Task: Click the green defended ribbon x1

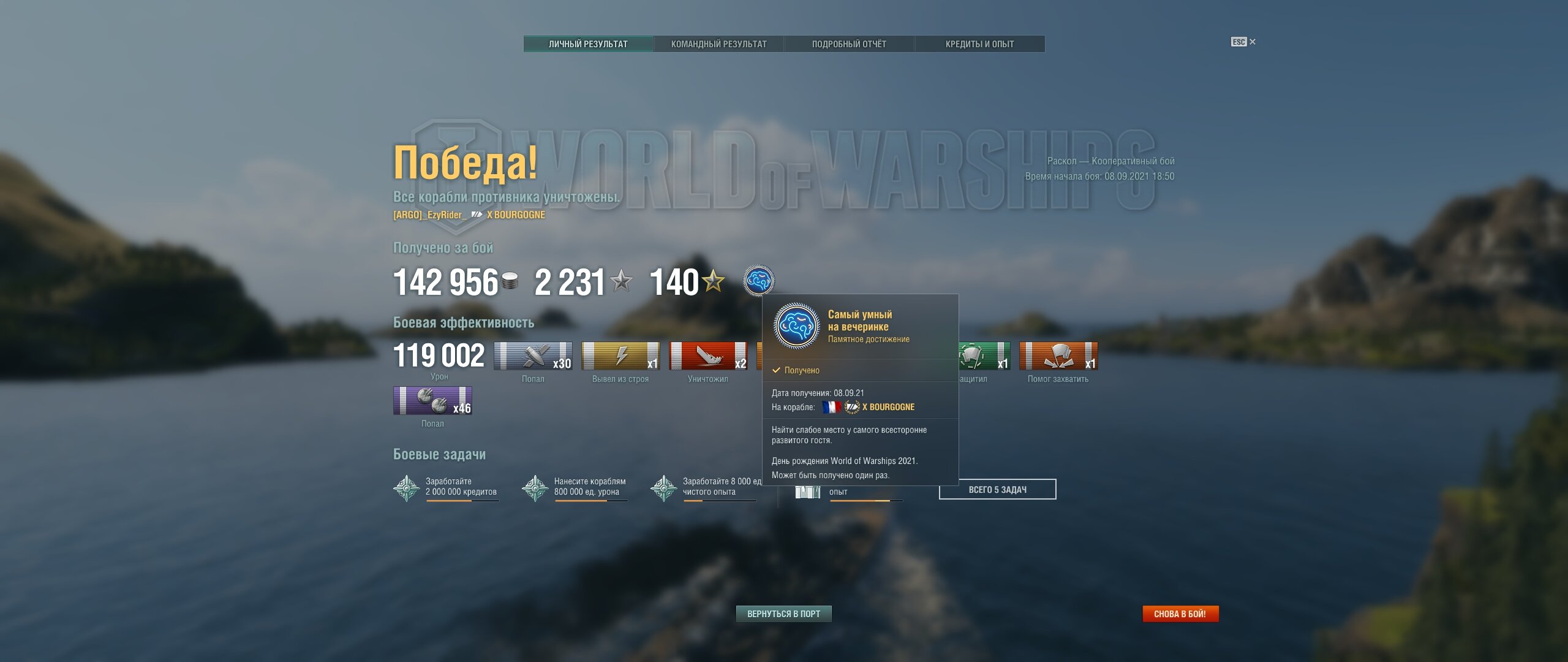Action: click(x=984, y=356)
